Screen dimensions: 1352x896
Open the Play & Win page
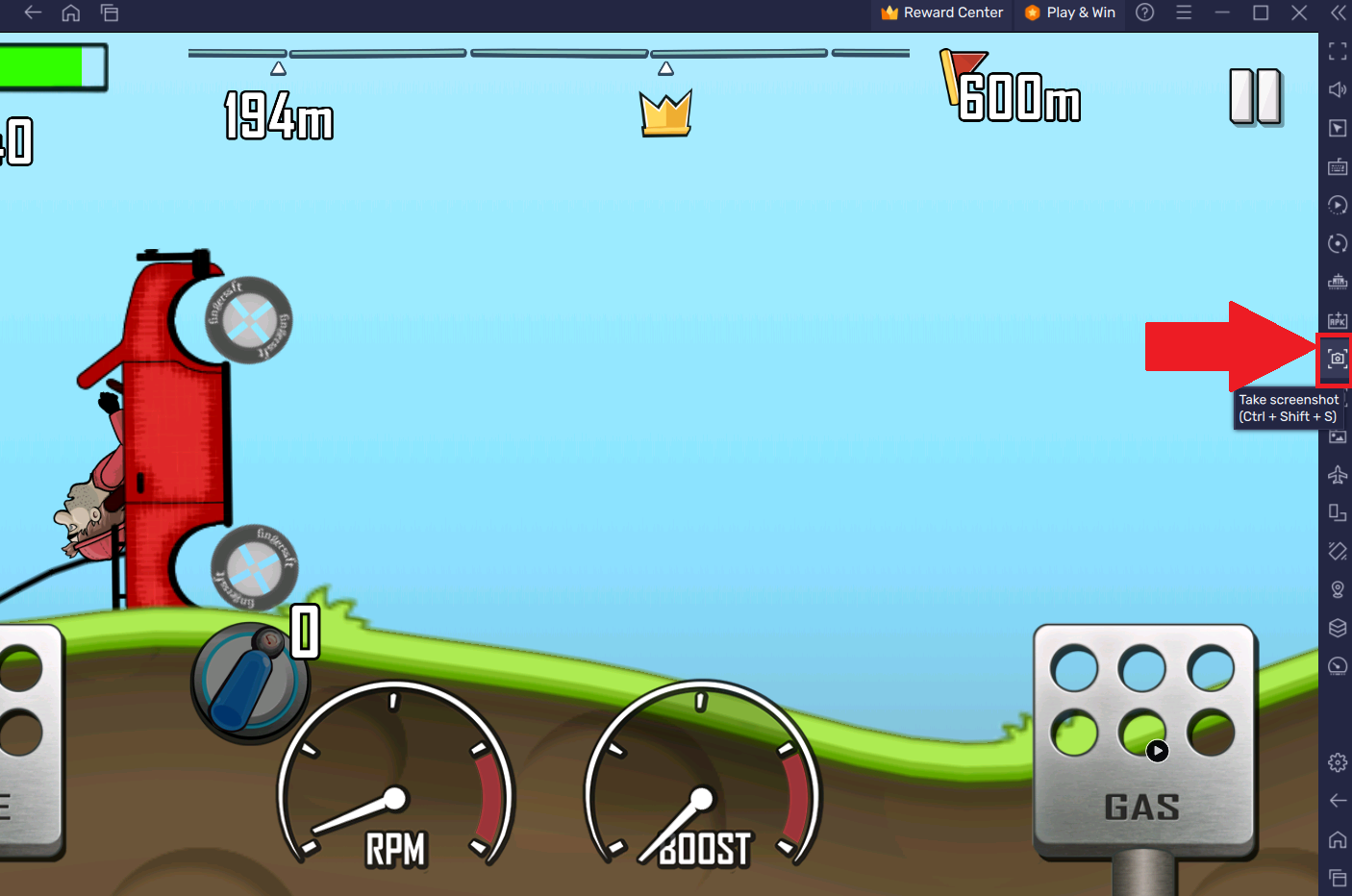coord(1068,13)
